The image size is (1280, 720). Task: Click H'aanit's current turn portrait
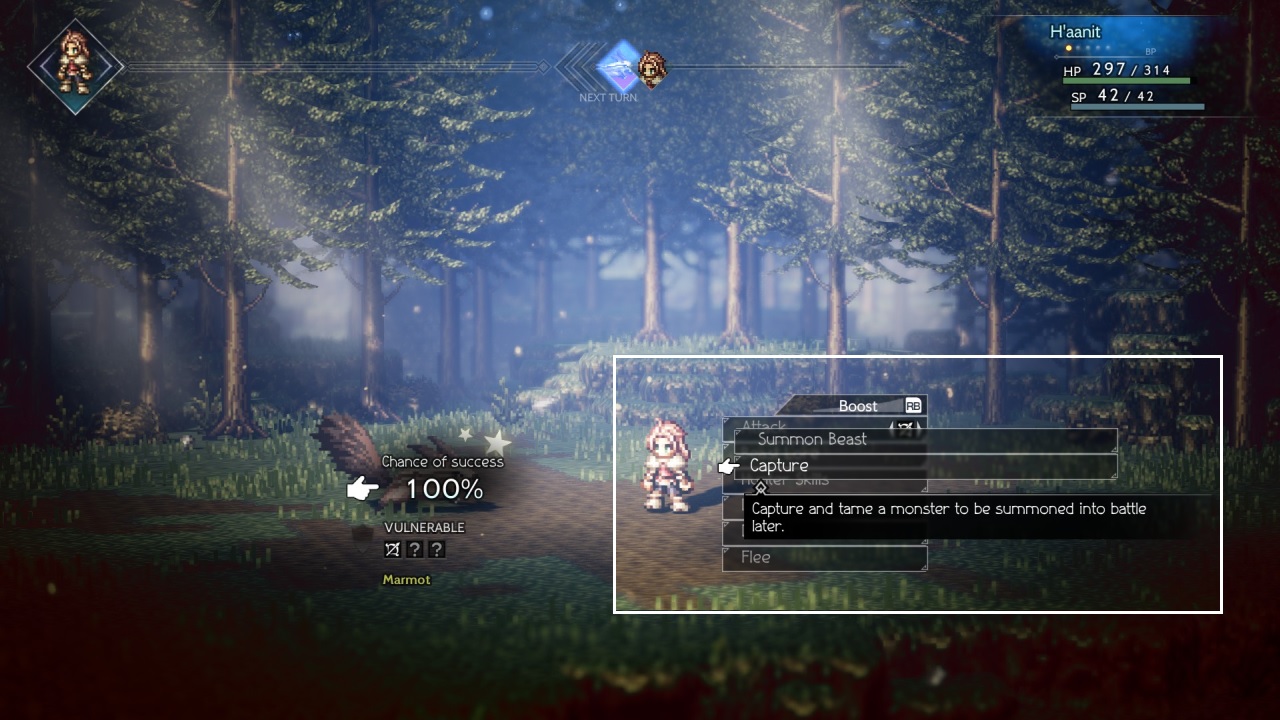pos(75,66)
